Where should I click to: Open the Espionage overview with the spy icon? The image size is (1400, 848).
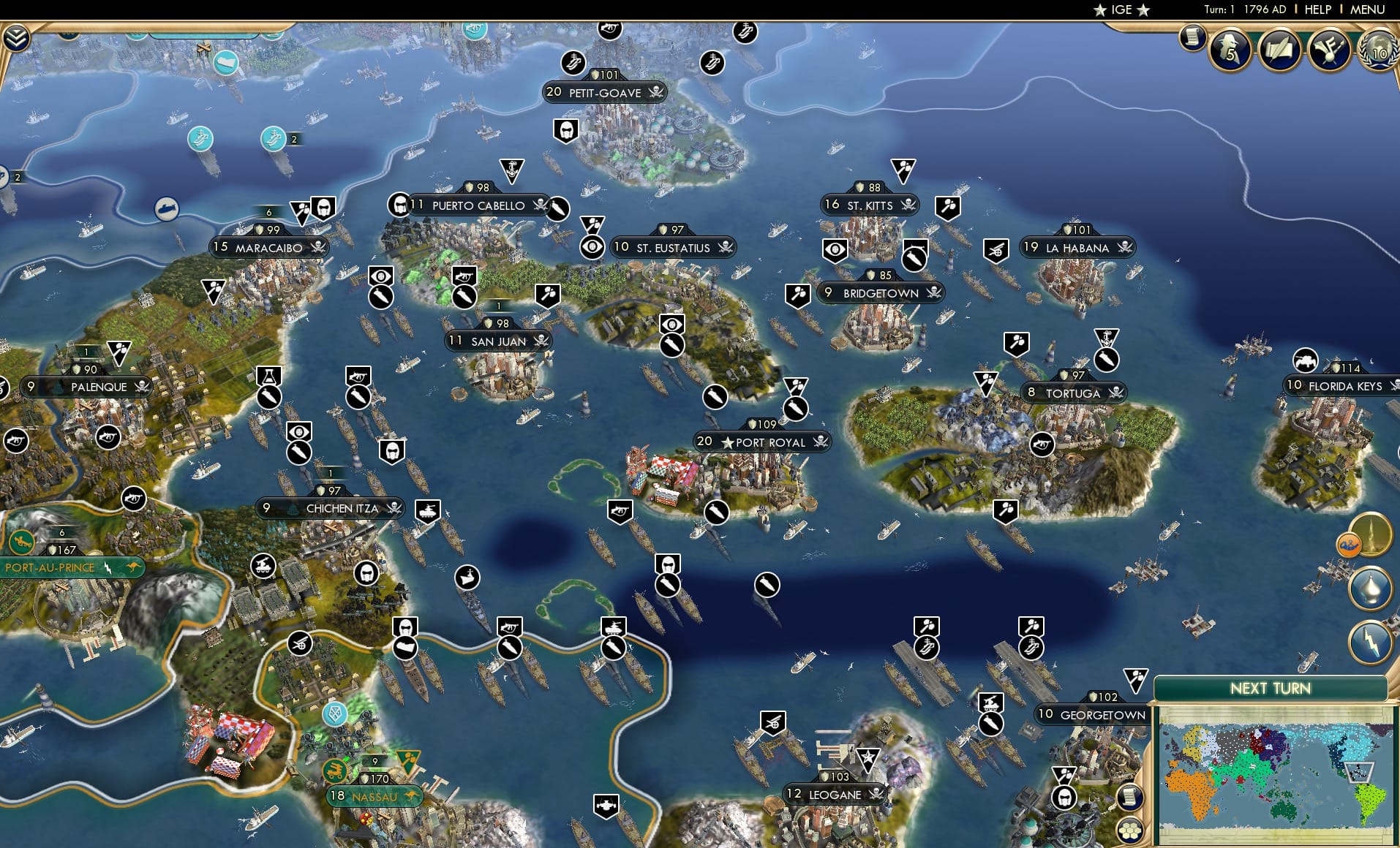[x=1230, y=50]
